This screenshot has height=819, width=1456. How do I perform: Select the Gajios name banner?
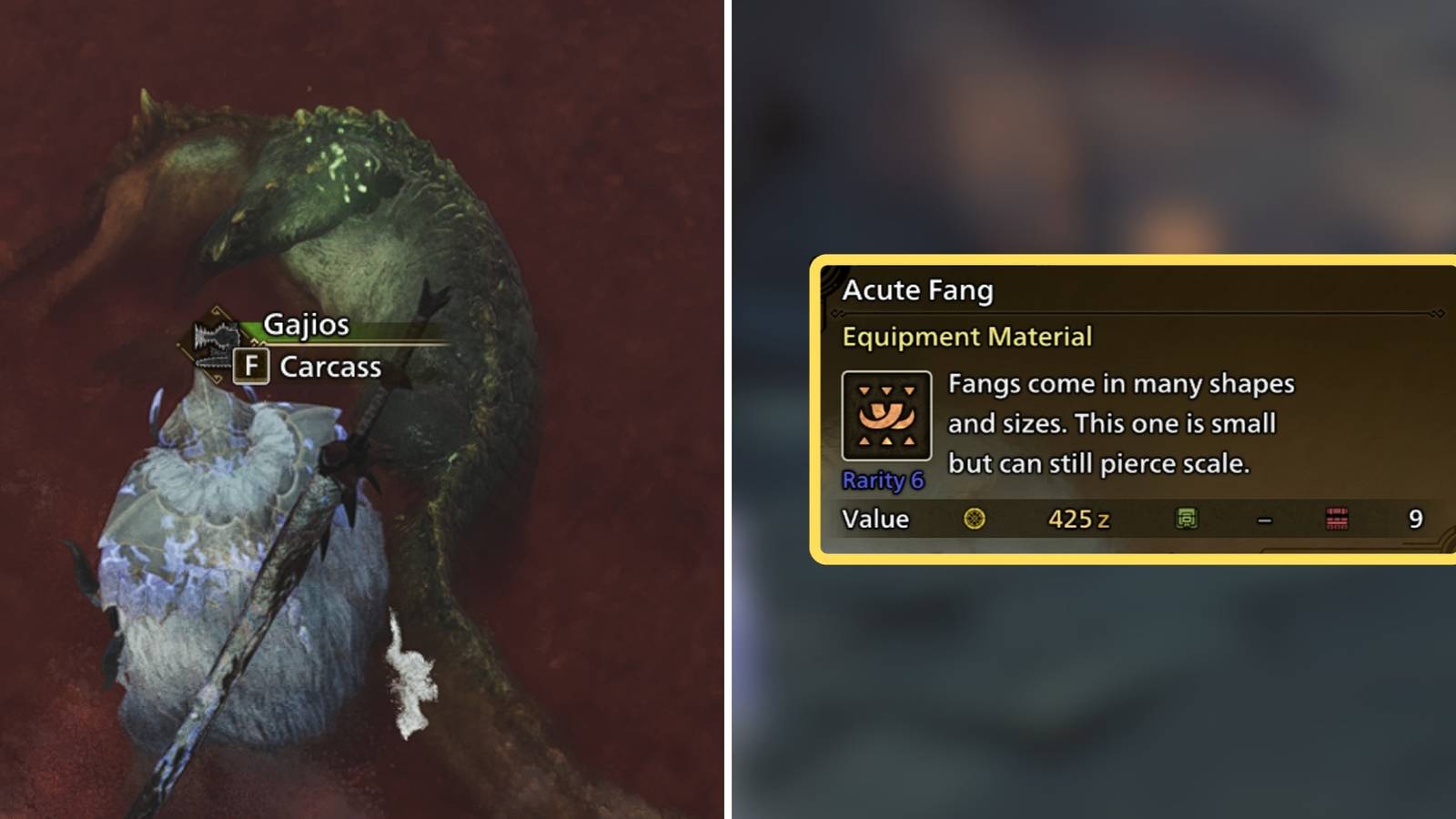point(305,323)
